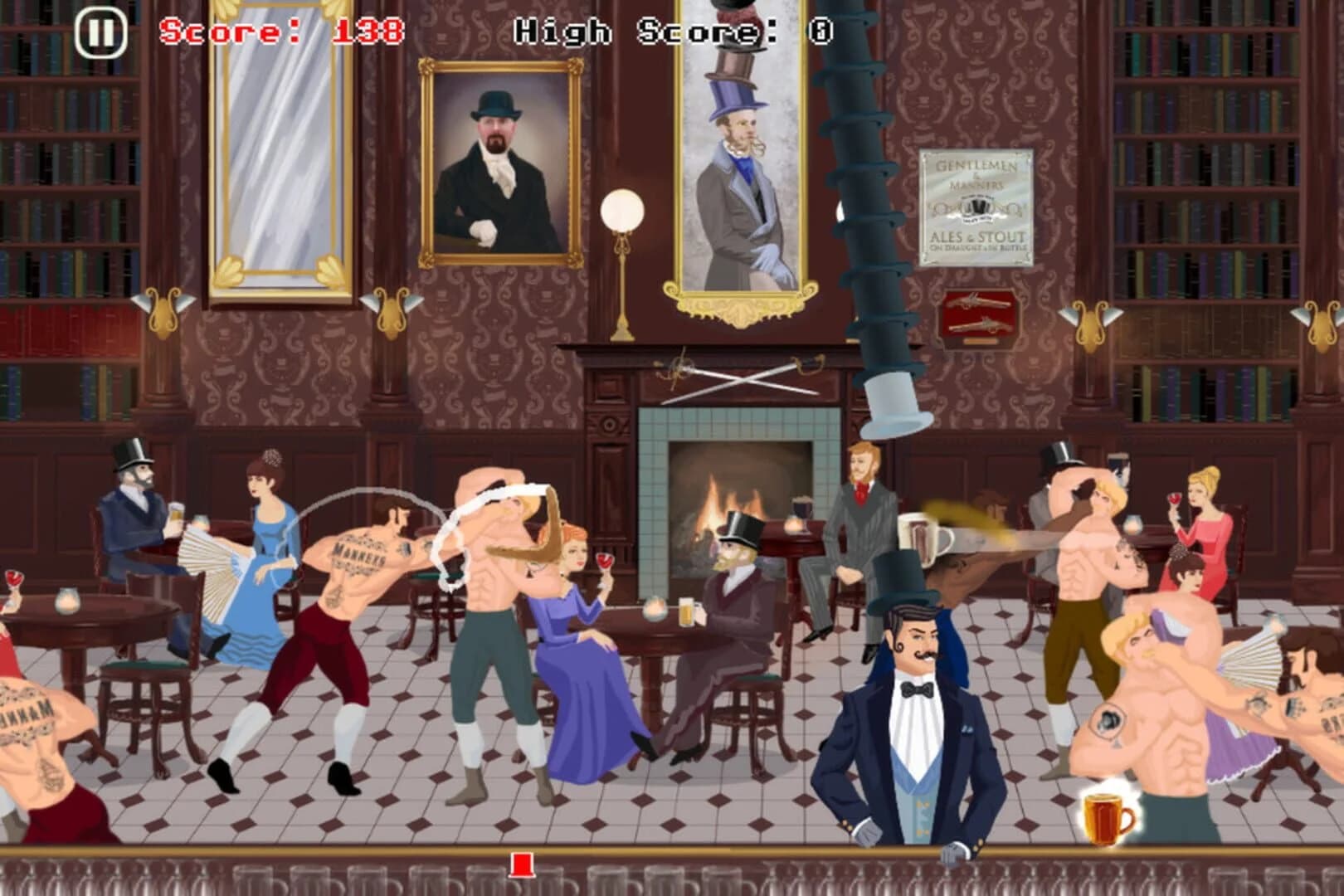The image size is (1344, 896).
Task: Click the High Score: 0 label
Action: click(672, 32)
